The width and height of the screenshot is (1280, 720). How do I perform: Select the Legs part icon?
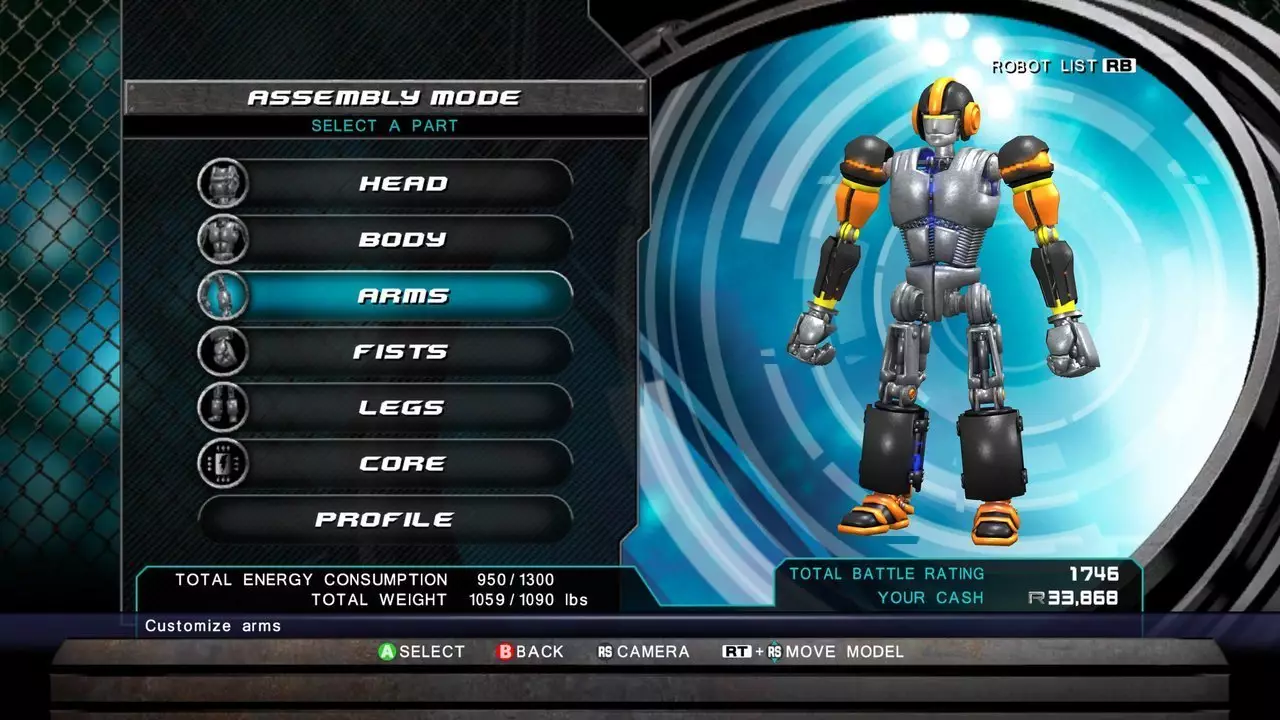click(222, 407)
